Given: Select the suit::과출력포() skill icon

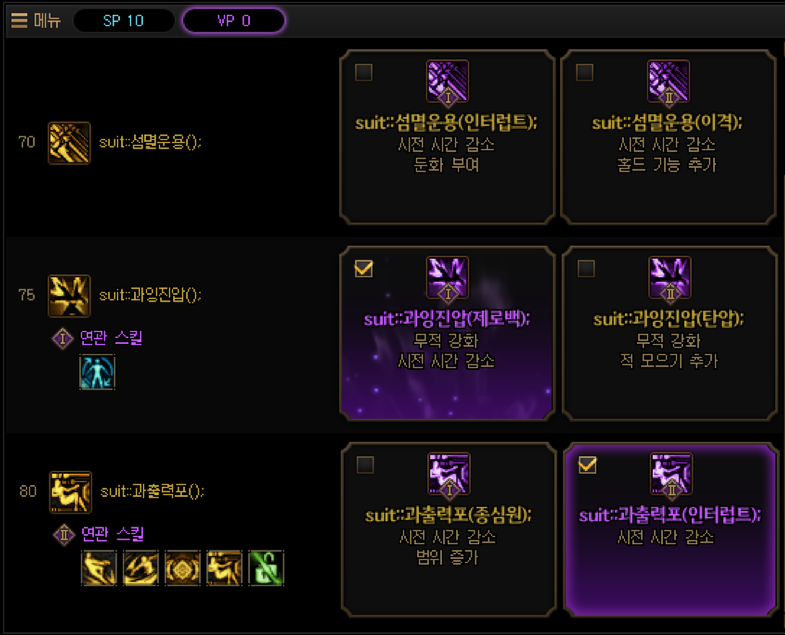Looking at the screenshot, I should click(x=70, y=491).
